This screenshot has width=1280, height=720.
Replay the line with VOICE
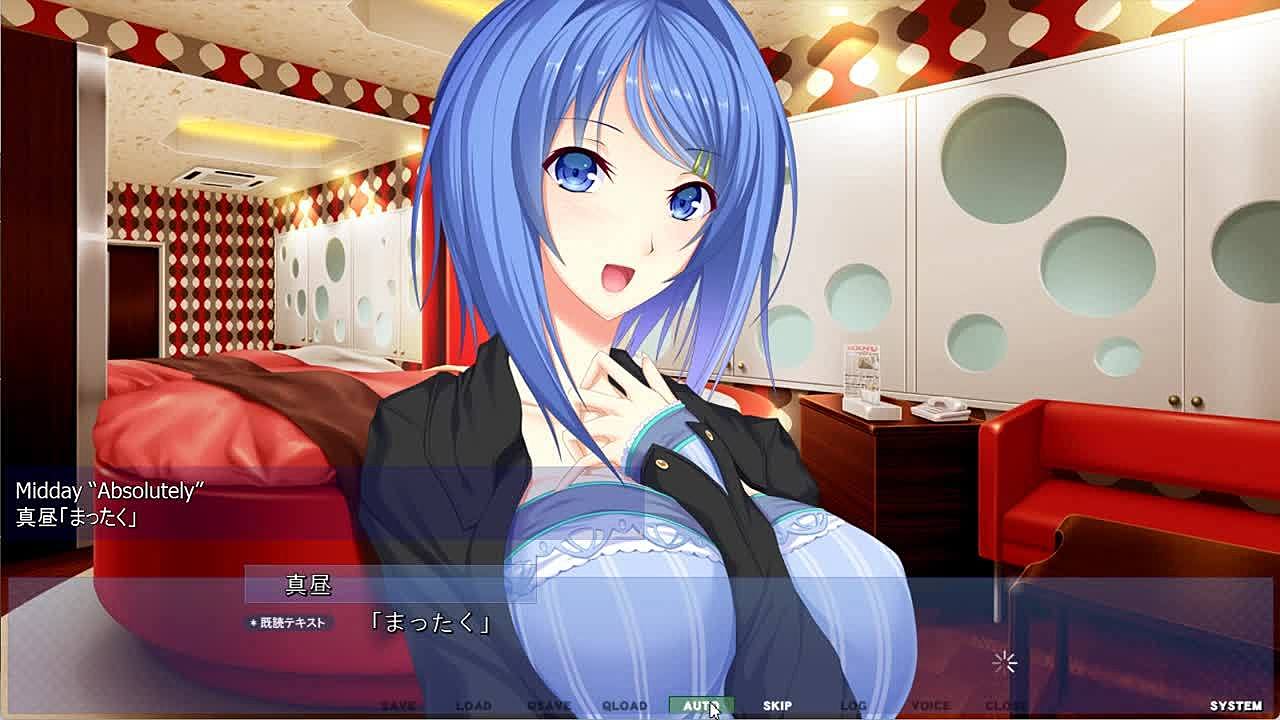pos(930,706)
